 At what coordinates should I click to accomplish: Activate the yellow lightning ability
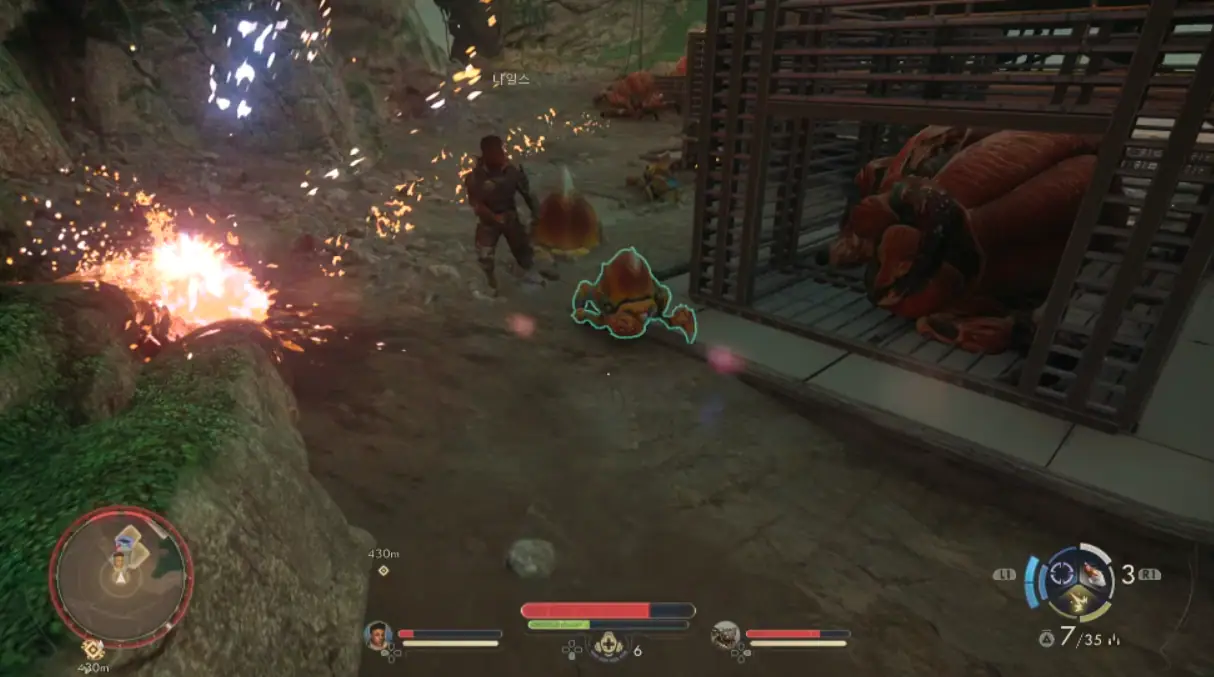coord(1080,600)
